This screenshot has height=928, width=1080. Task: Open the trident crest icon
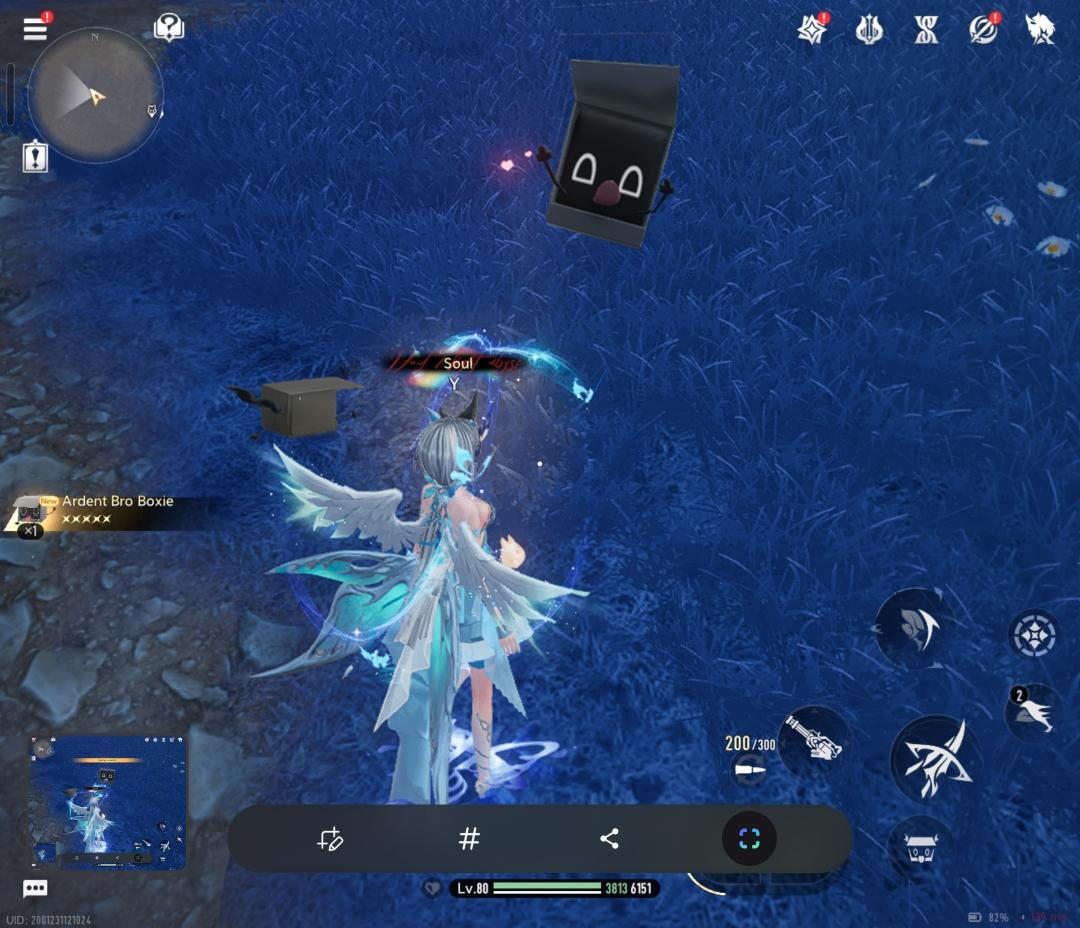[869, 29]
